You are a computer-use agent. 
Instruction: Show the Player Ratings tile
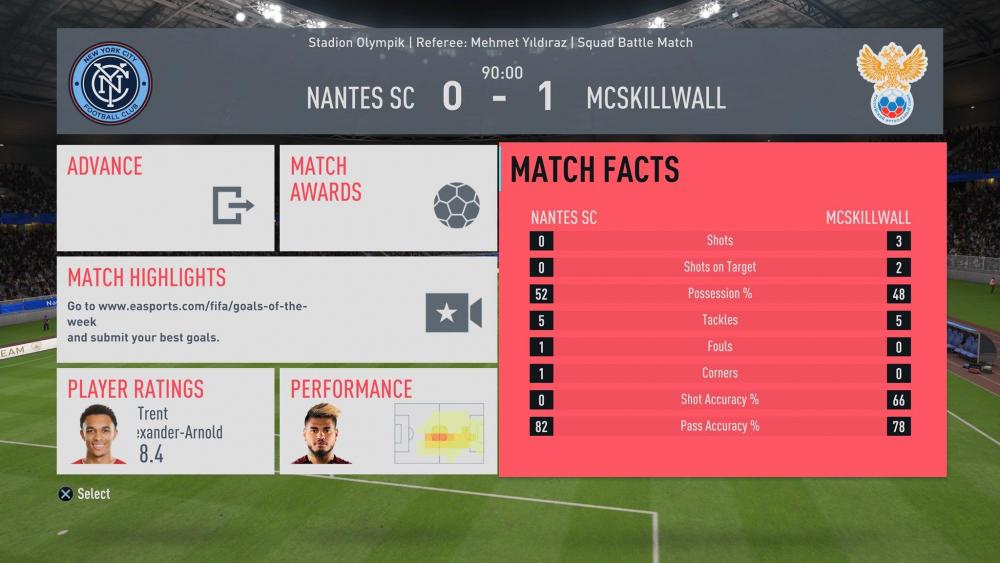[165, 421]
